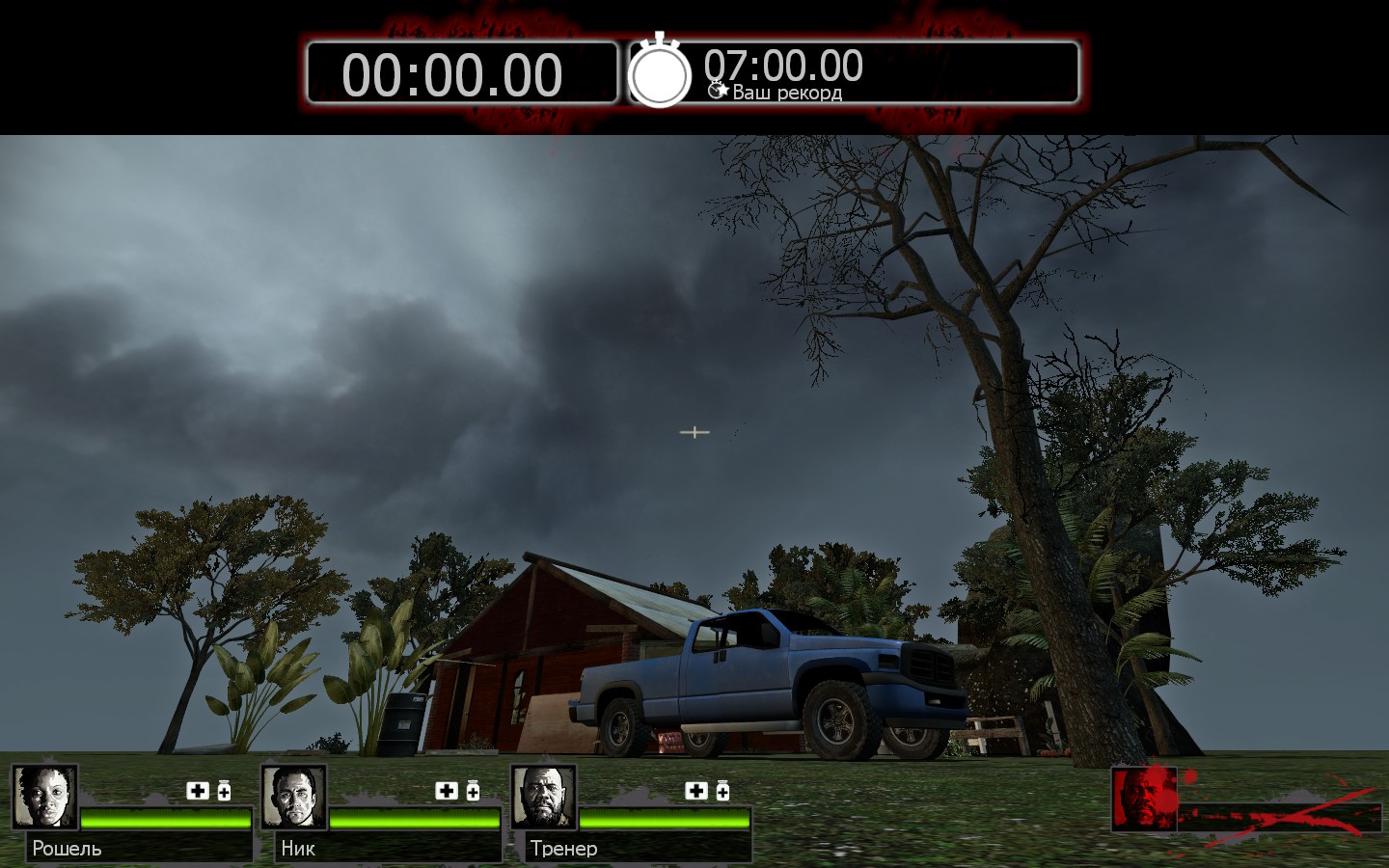1389x868 pixels.
Task: Select Nick's portrait labeled Ник
Action: 294,797
